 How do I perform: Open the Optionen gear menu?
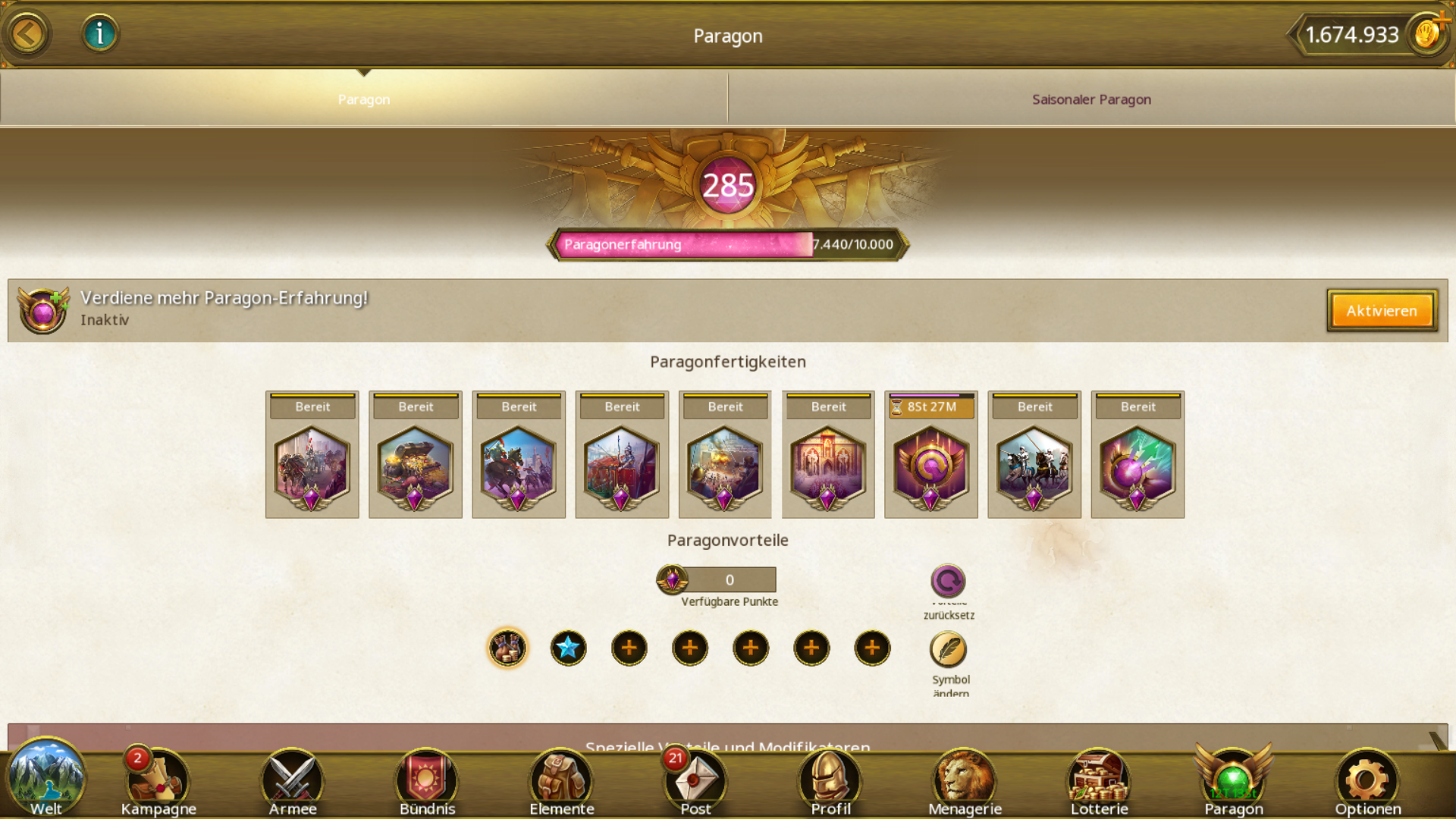tap(1367, 783)
